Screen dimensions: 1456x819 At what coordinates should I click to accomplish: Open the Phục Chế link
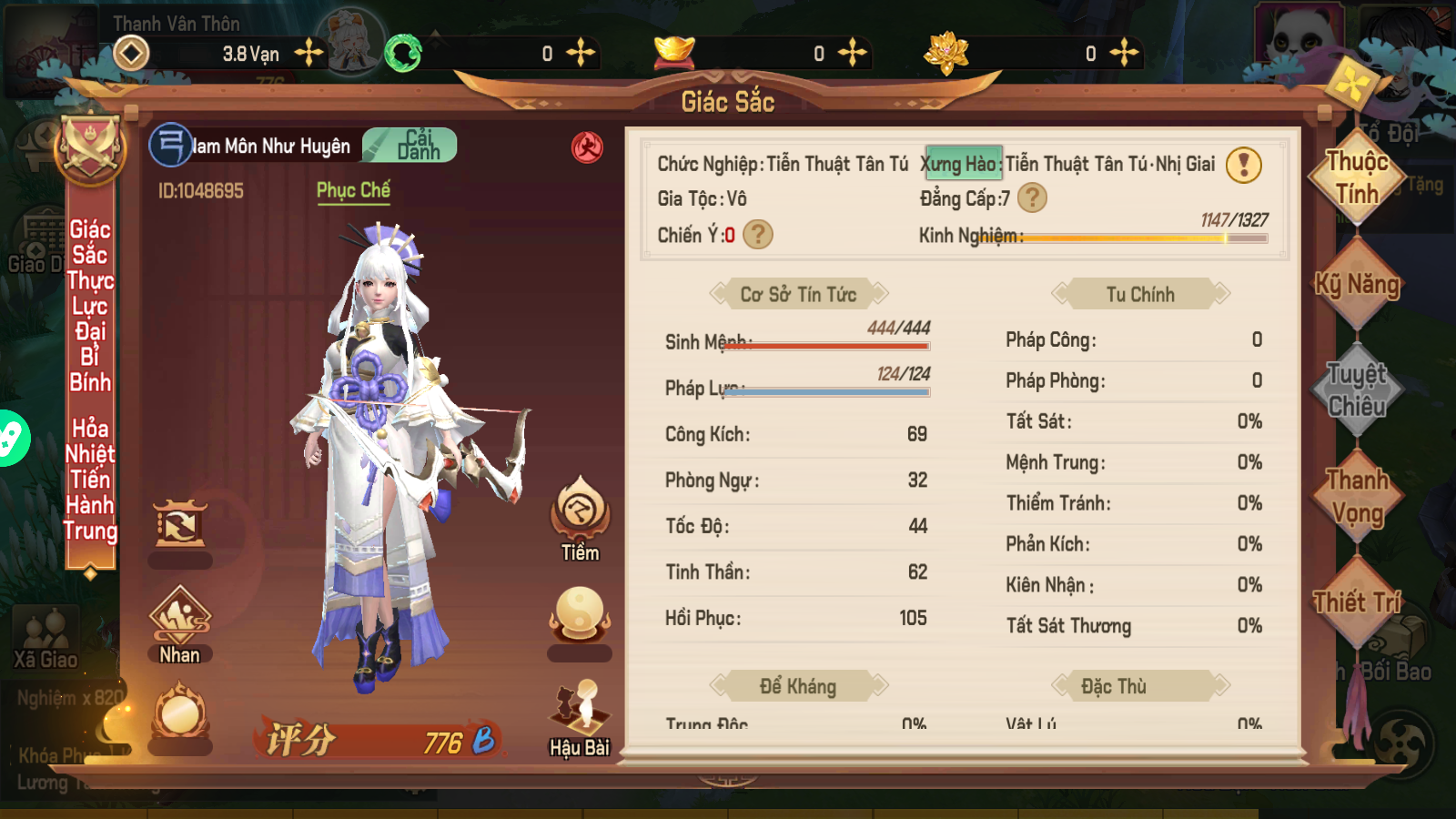point(353,190)
